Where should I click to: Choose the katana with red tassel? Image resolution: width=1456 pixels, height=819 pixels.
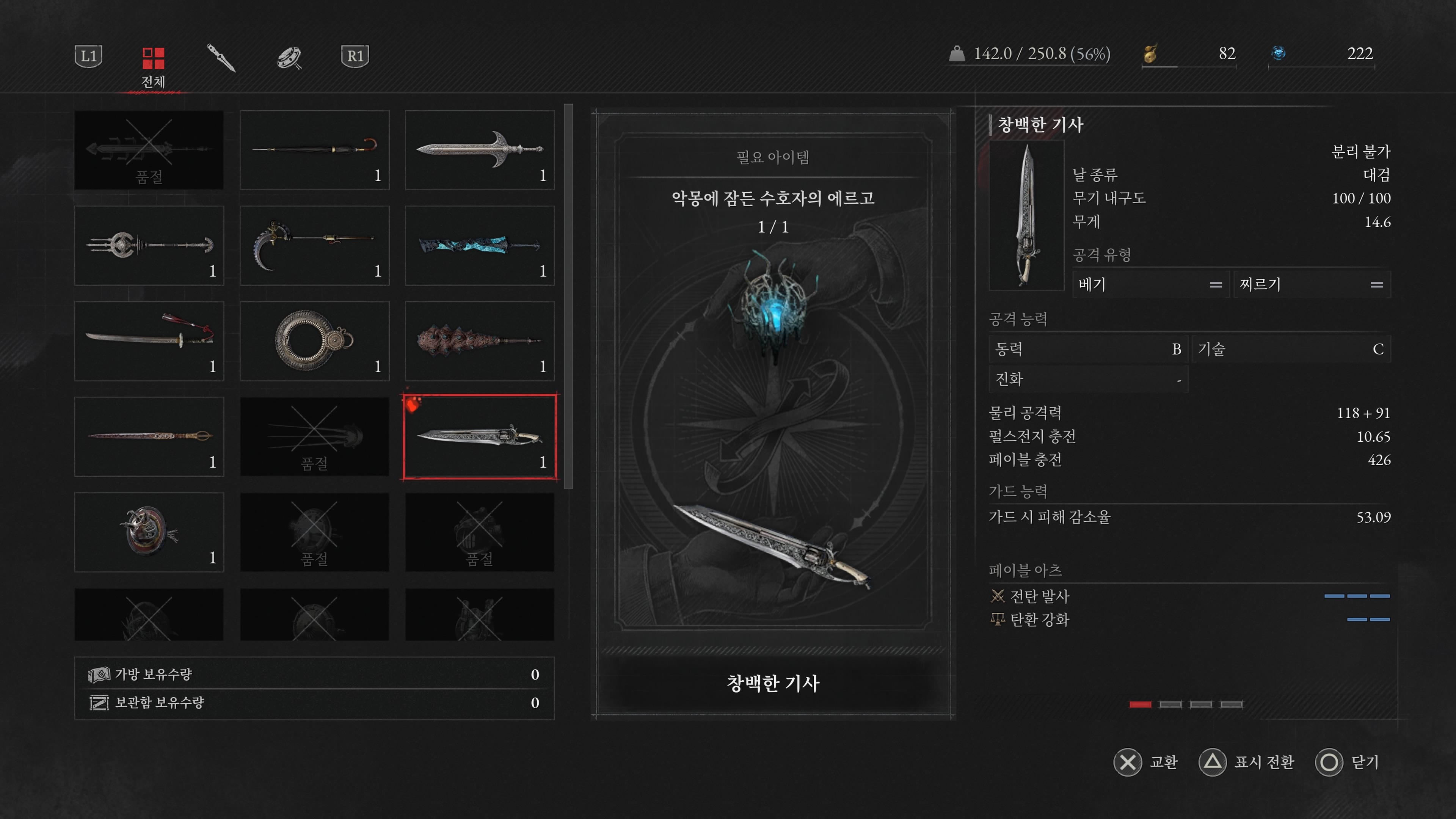pos(149,341)
